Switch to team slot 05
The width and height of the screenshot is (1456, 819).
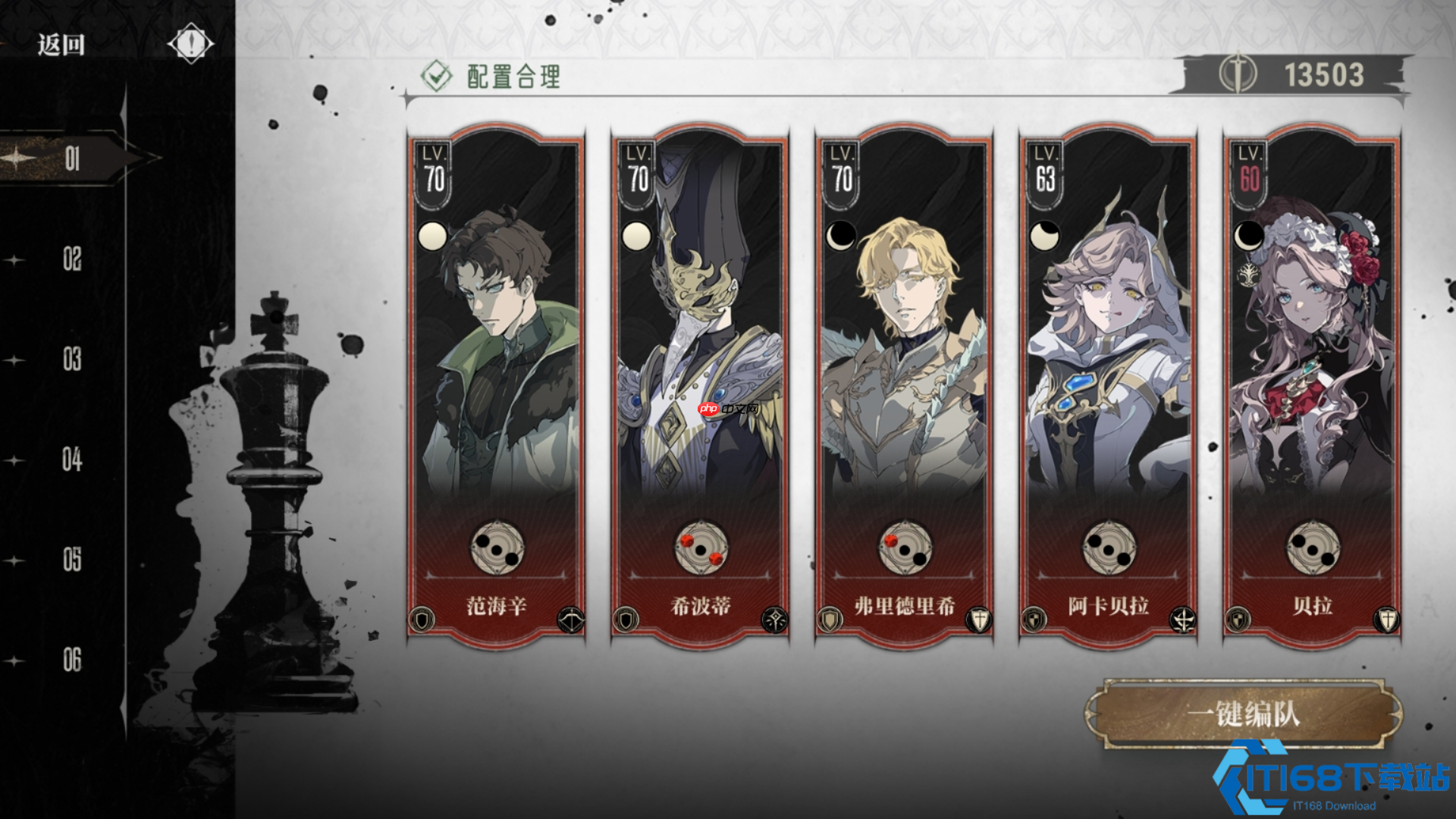[71, 560]
